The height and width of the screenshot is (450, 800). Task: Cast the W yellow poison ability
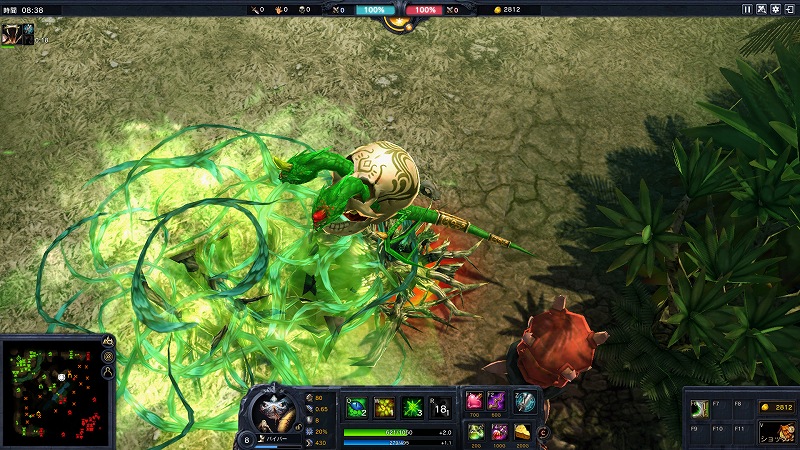[x=384, y=407]
